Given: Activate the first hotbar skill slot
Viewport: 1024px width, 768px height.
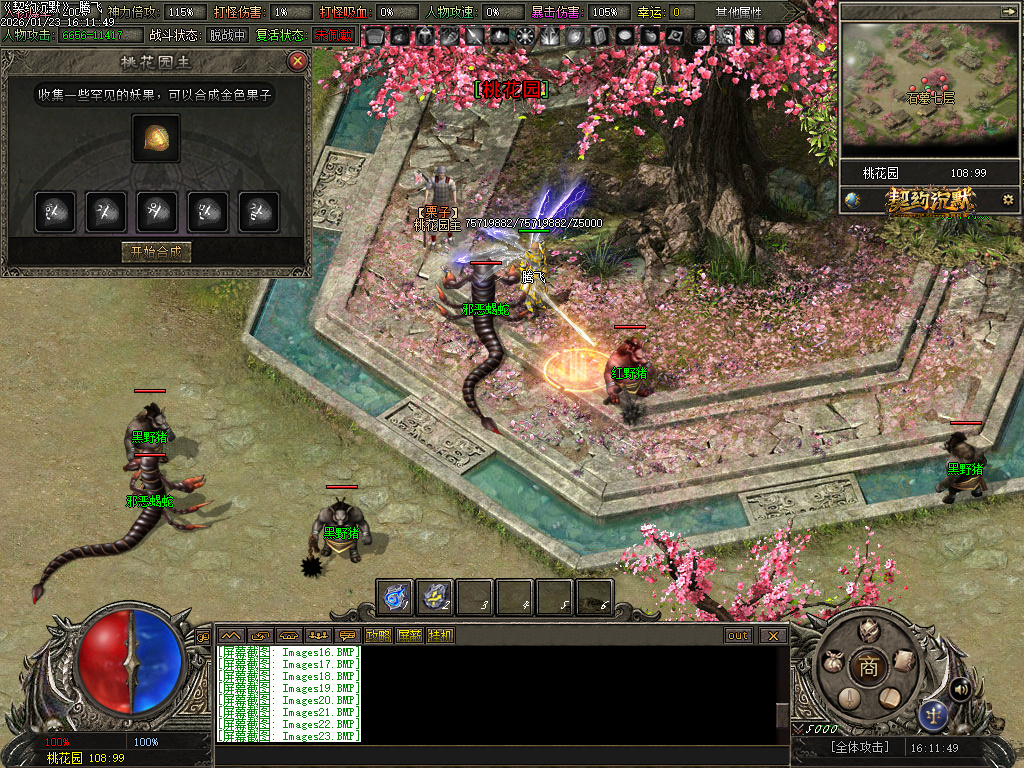Looking at the screenshot, I should (x=394, y=598).
